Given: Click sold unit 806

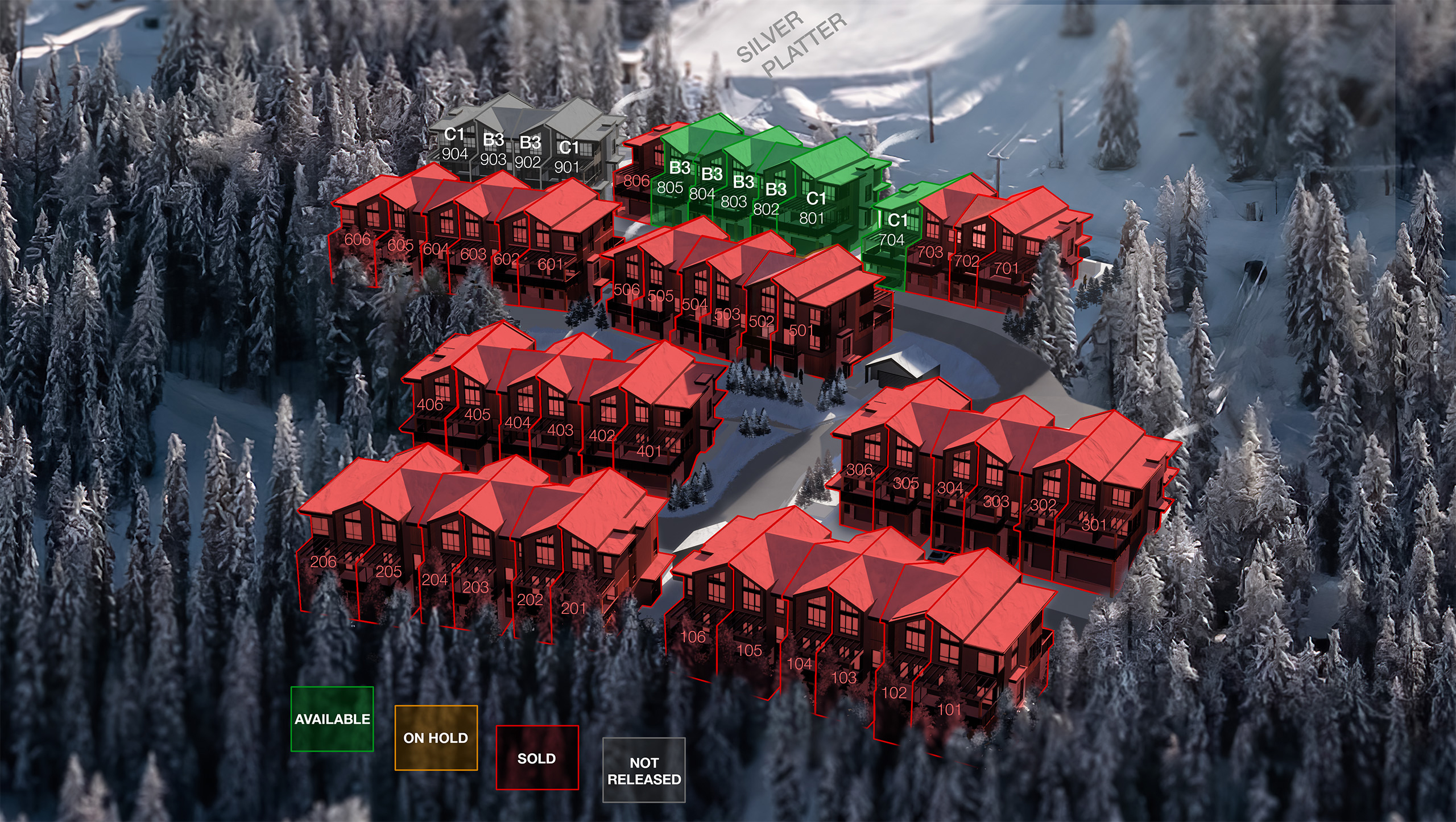Looking at the screenshot, I should click(636, 181).
